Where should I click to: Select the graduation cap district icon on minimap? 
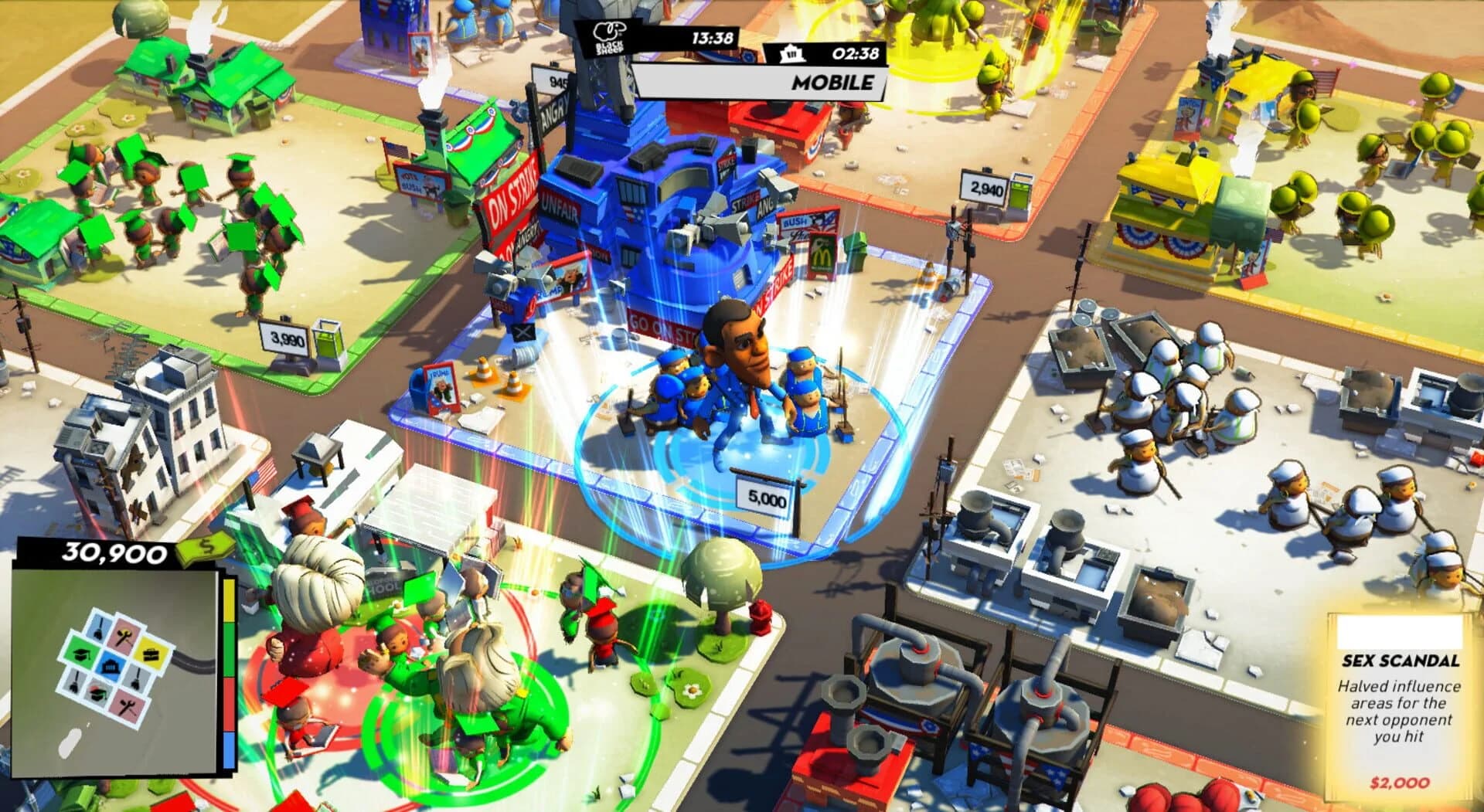[81, 654]
